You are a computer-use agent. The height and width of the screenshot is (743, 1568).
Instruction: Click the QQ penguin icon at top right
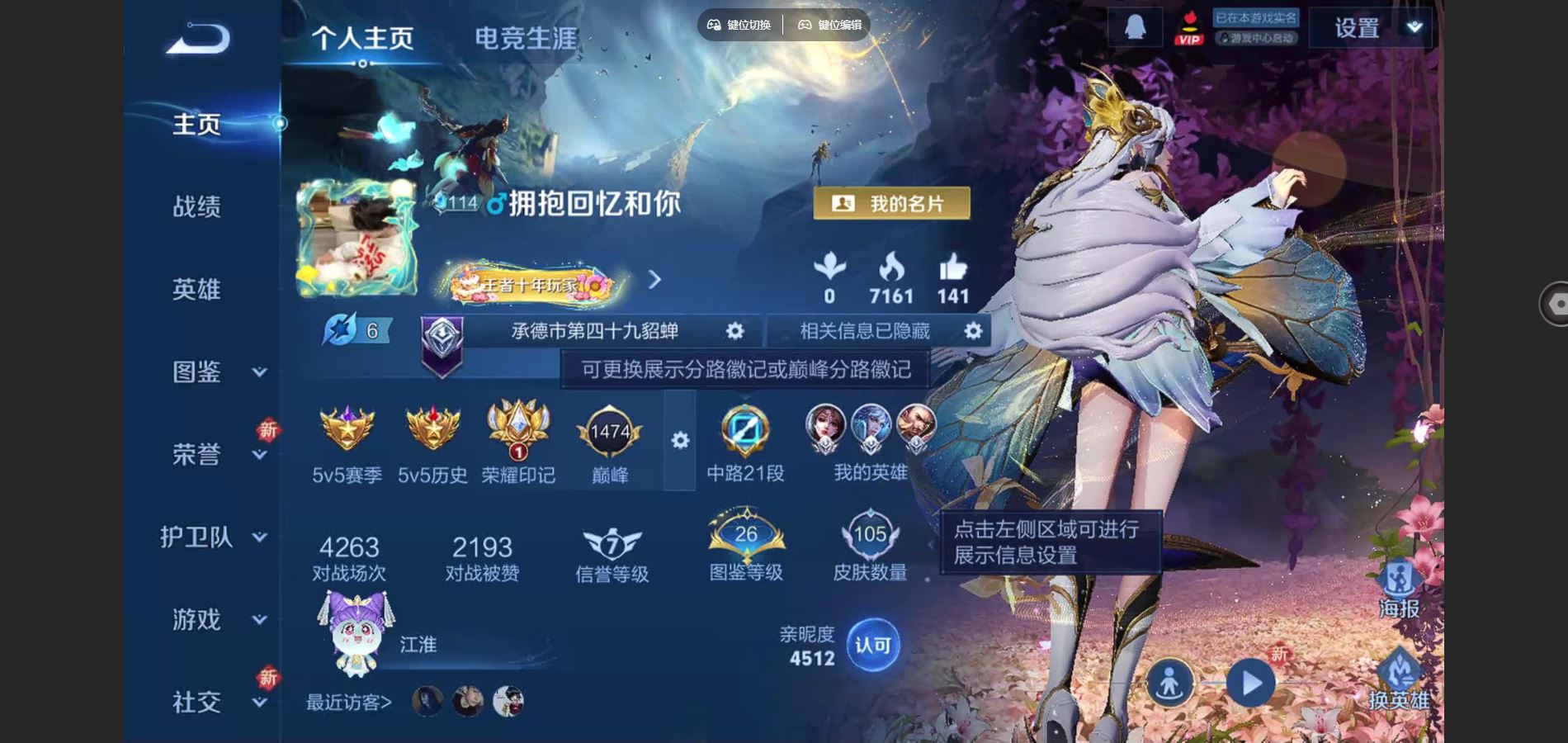(1134, 26)
